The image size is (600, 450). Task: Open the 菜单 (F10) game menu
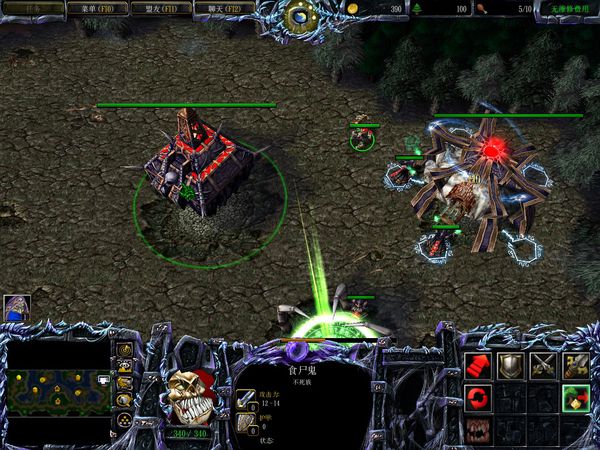click(97, 8)
